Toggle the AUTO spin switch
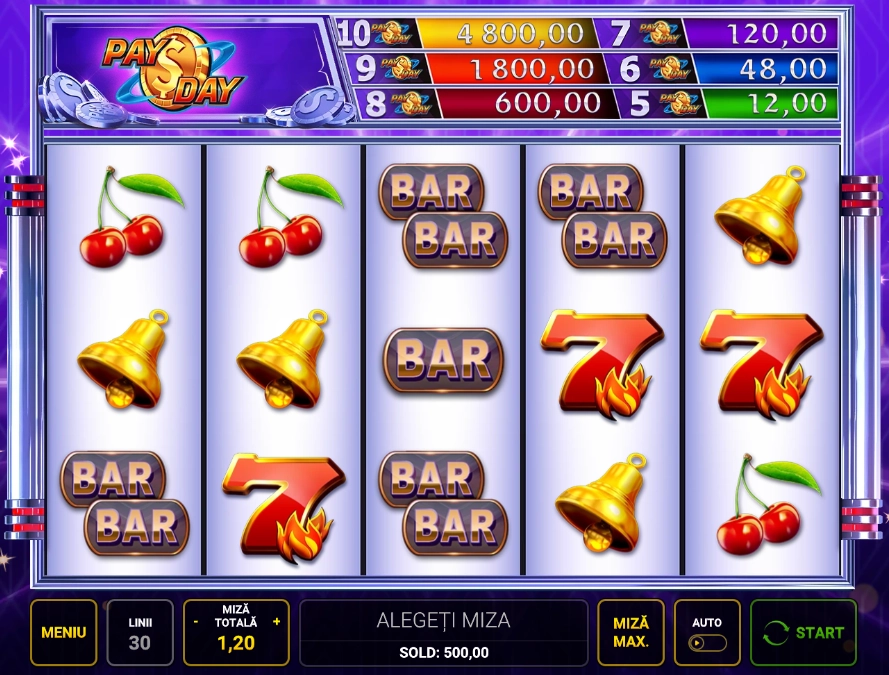The height and width of the screenshot is (675, 889). (707, 642)
